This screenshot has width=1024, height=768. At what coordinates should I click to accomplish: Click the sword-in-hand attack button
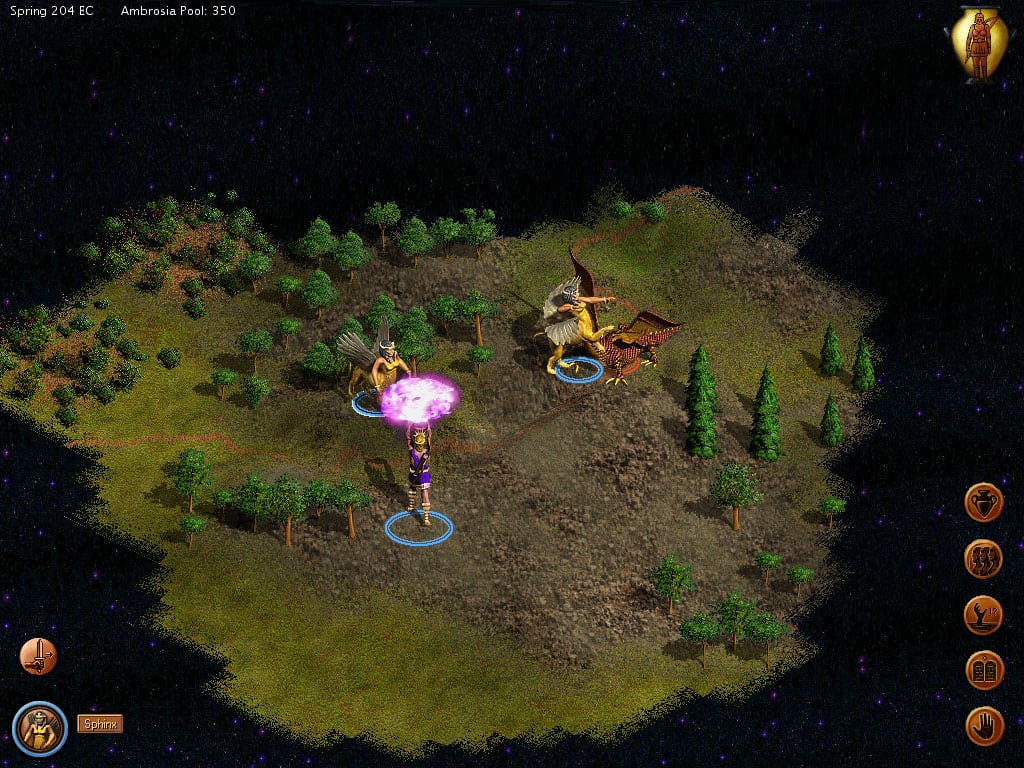point(38,656)
